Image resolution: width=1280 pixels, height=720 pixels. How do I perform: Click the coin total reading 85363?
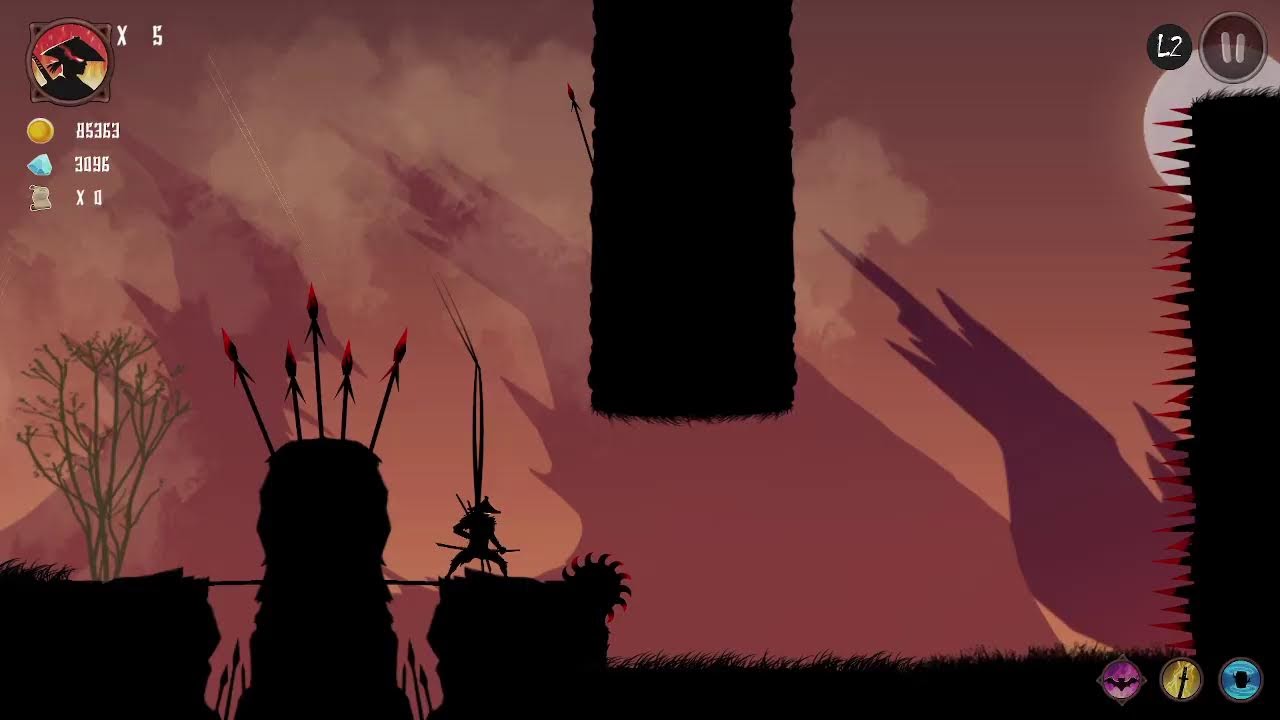point(100,131)
